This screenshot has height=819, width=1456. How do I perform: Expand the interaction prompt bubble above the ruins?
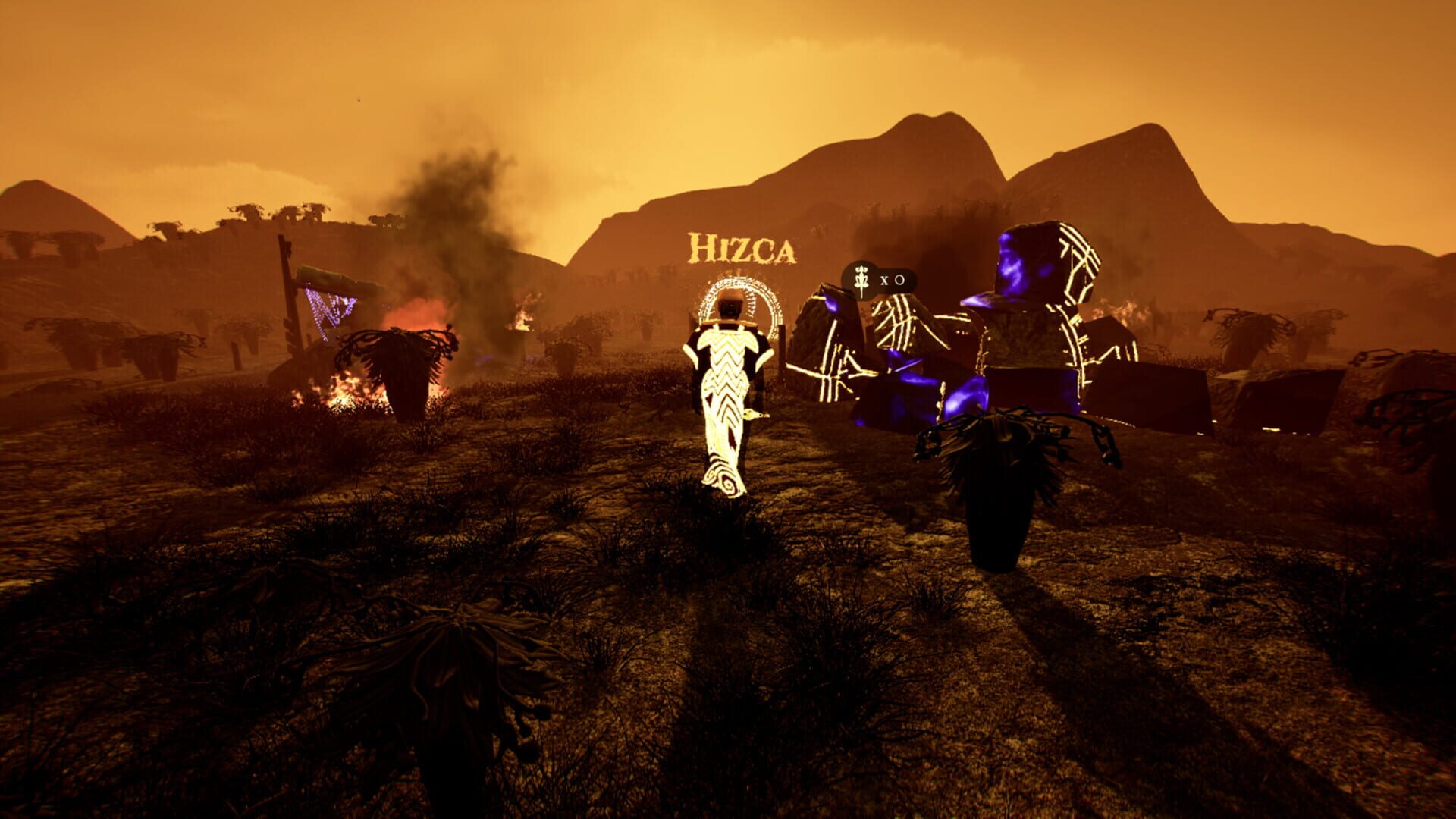coord(880,279)
